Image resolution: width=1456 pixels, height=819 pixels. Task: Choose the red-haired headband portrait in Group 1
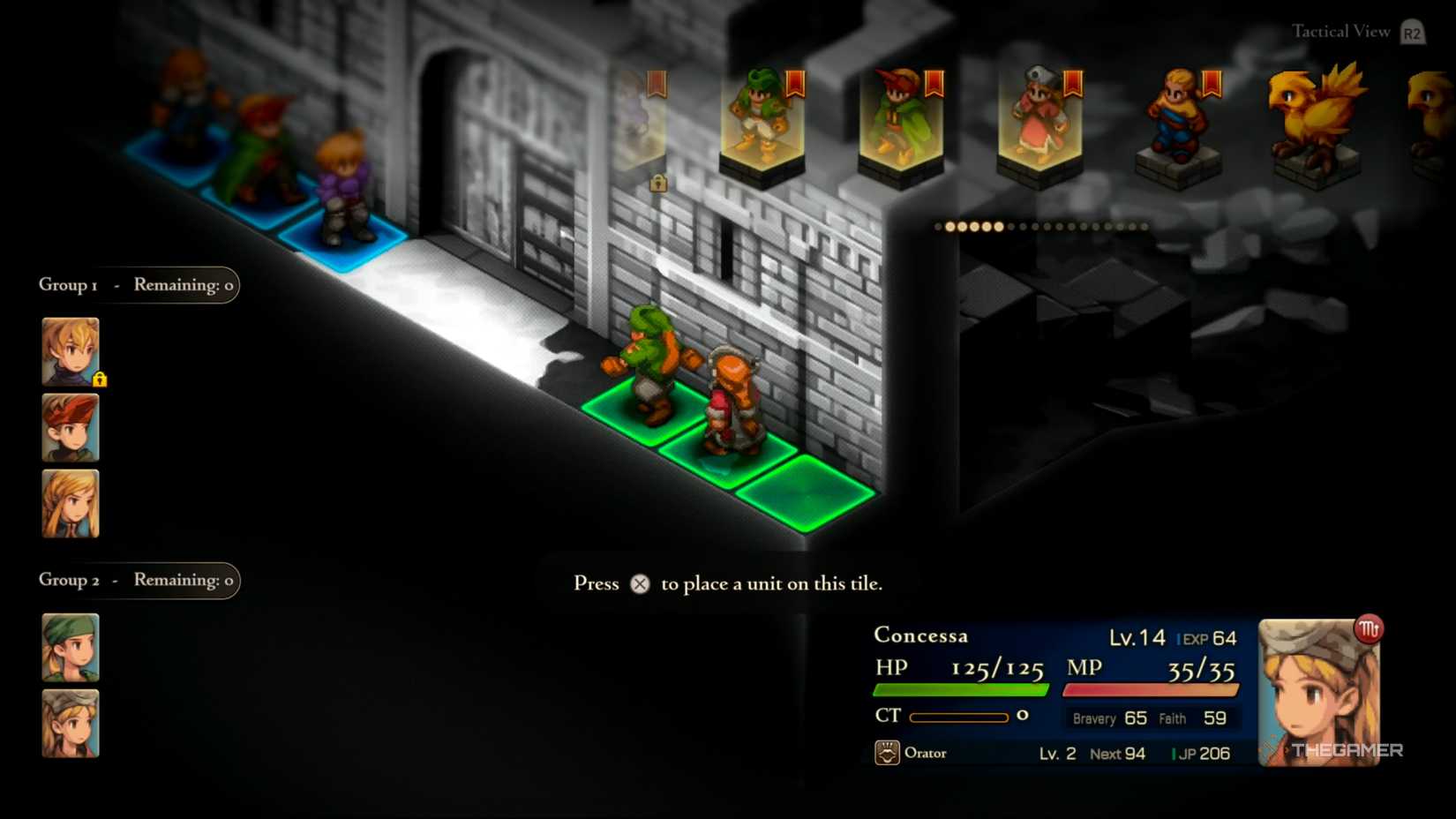(x=71, y=428)
